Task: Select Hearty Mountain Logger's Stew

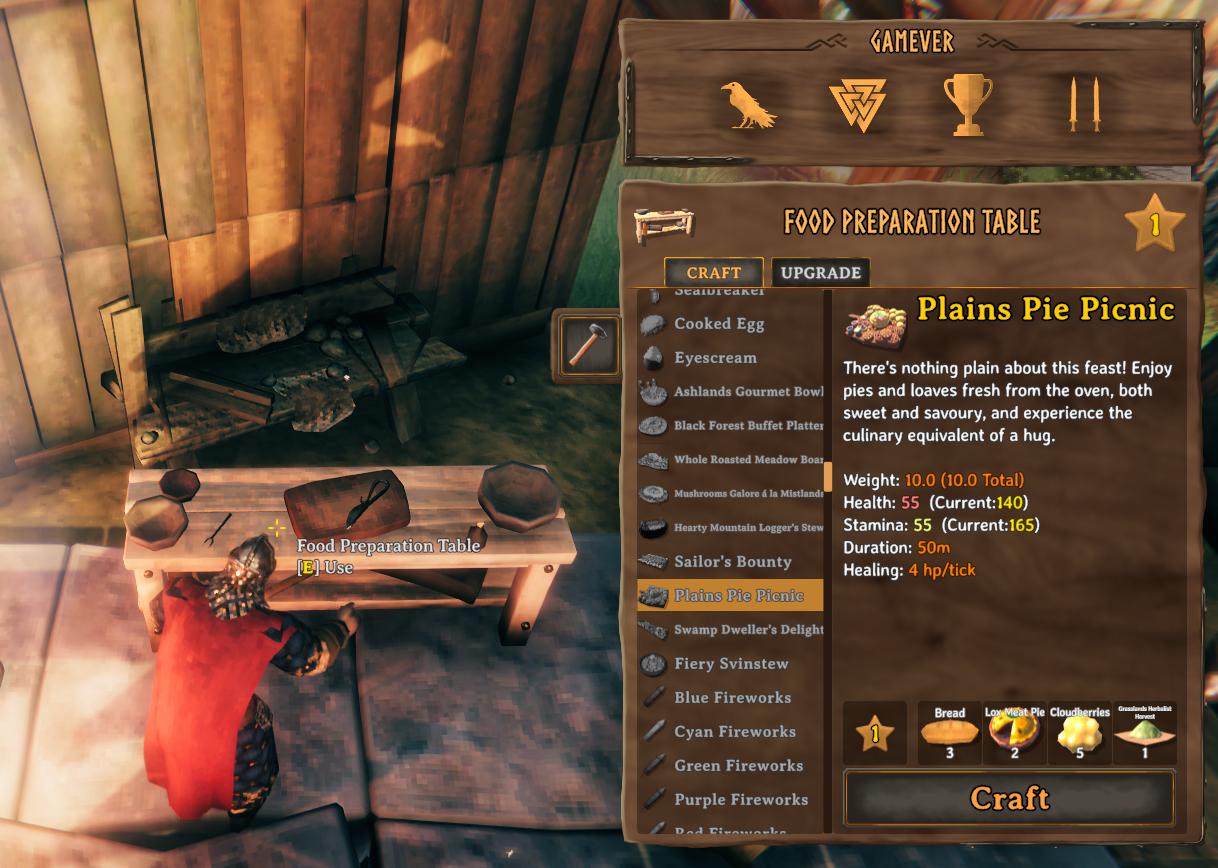Action: [747, 528]
